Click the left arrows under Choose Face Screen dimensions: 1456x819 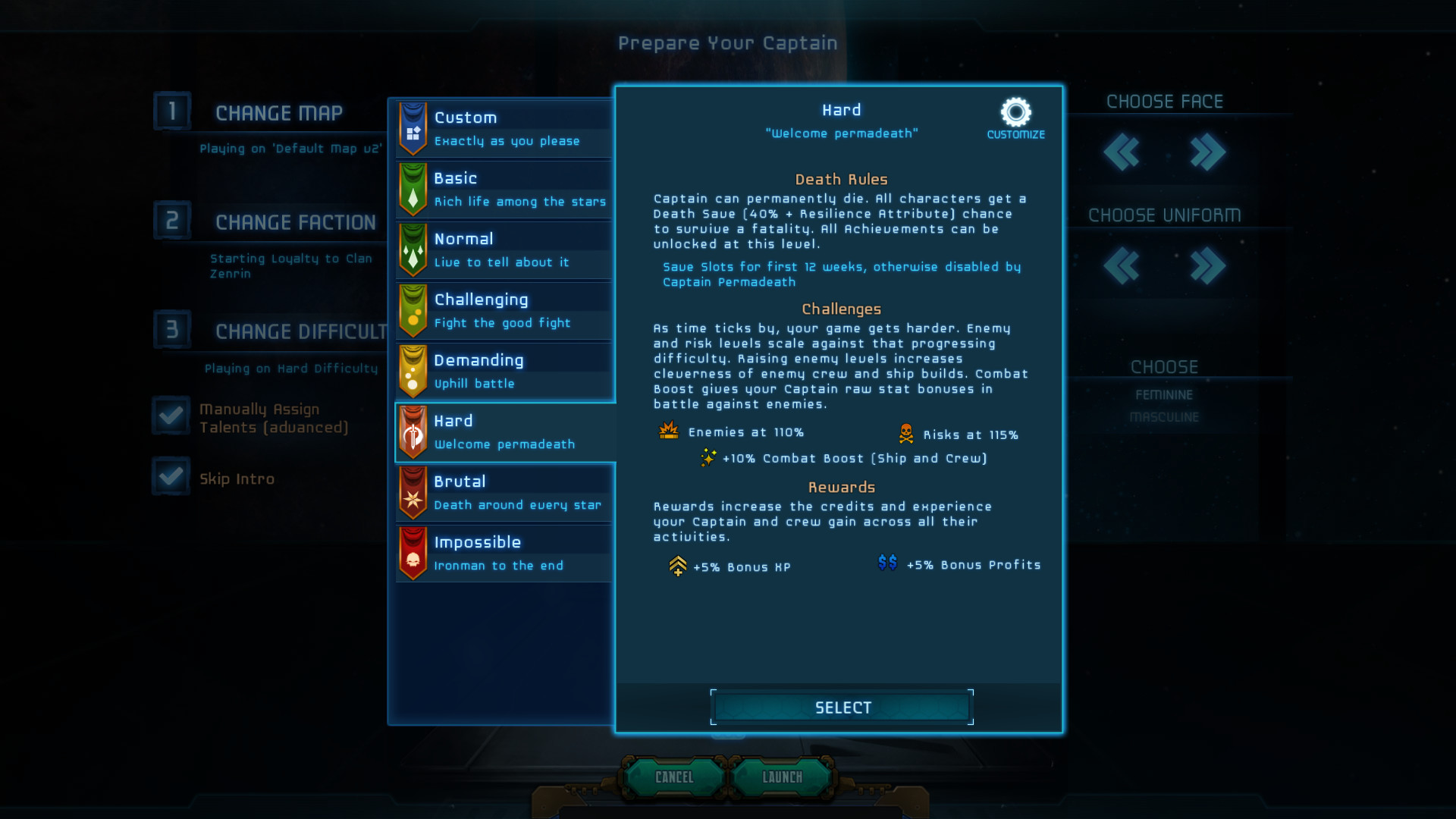coord(1123,152)
